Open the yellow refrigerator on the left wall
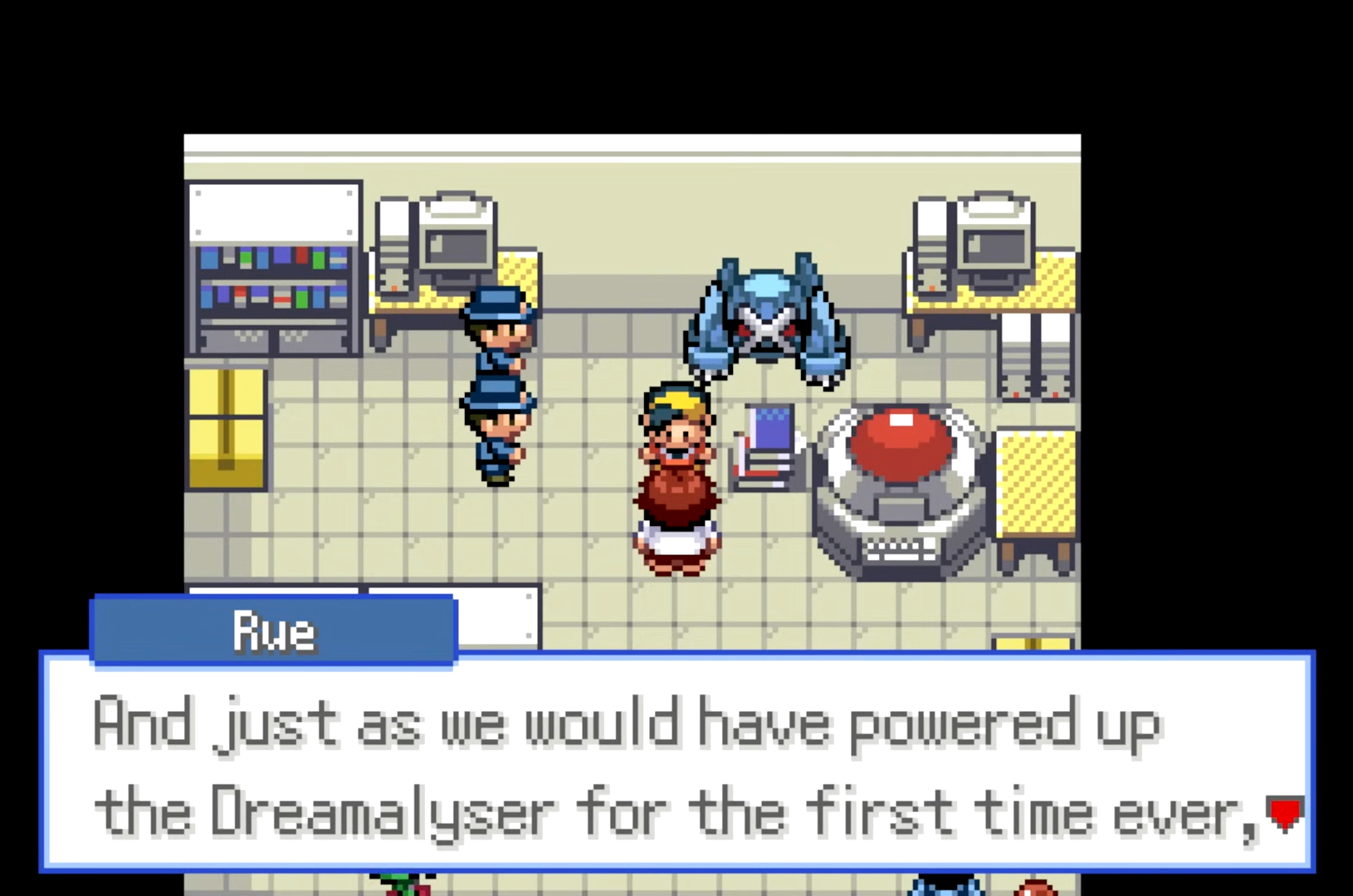This screenshot has width=1353, height=896. 226,427
